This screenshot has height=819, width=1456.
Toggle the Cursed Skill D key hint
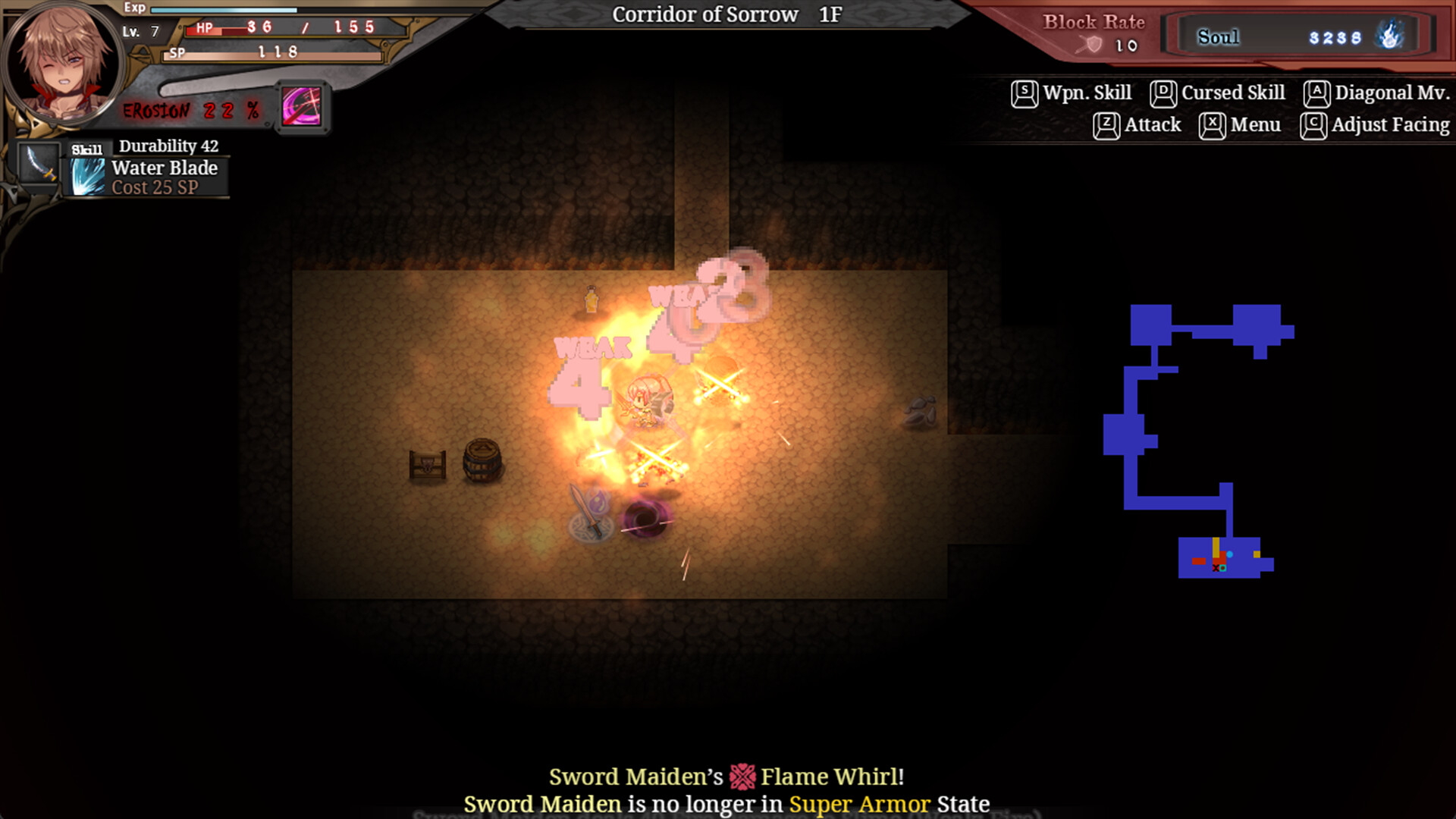point(1162,92)
